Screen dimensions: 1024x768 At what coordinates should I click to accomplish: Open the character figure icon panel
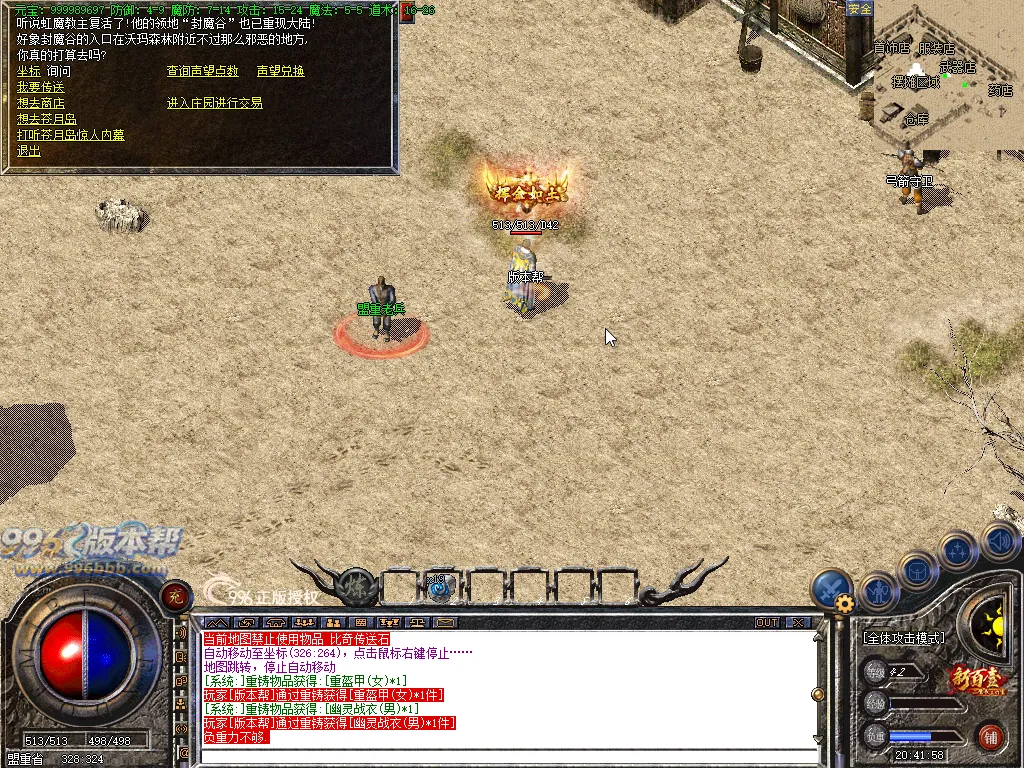pyautogui.click(x=879, y=592)
